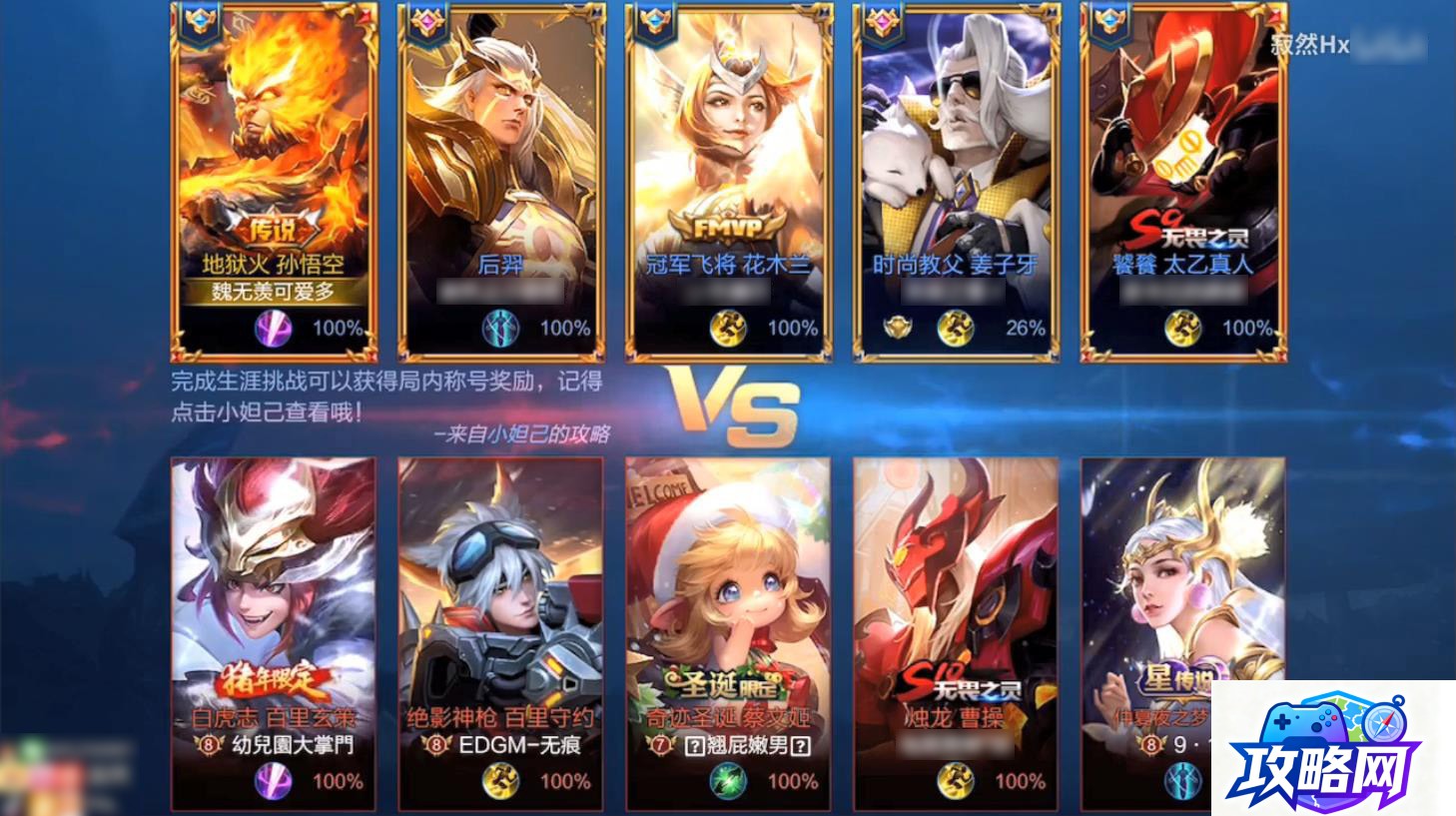Click the rank emblem atop Taiyi Zhenren's card
The image size is (1456, 816).
pyautogui.click(x=1111, y=22)
